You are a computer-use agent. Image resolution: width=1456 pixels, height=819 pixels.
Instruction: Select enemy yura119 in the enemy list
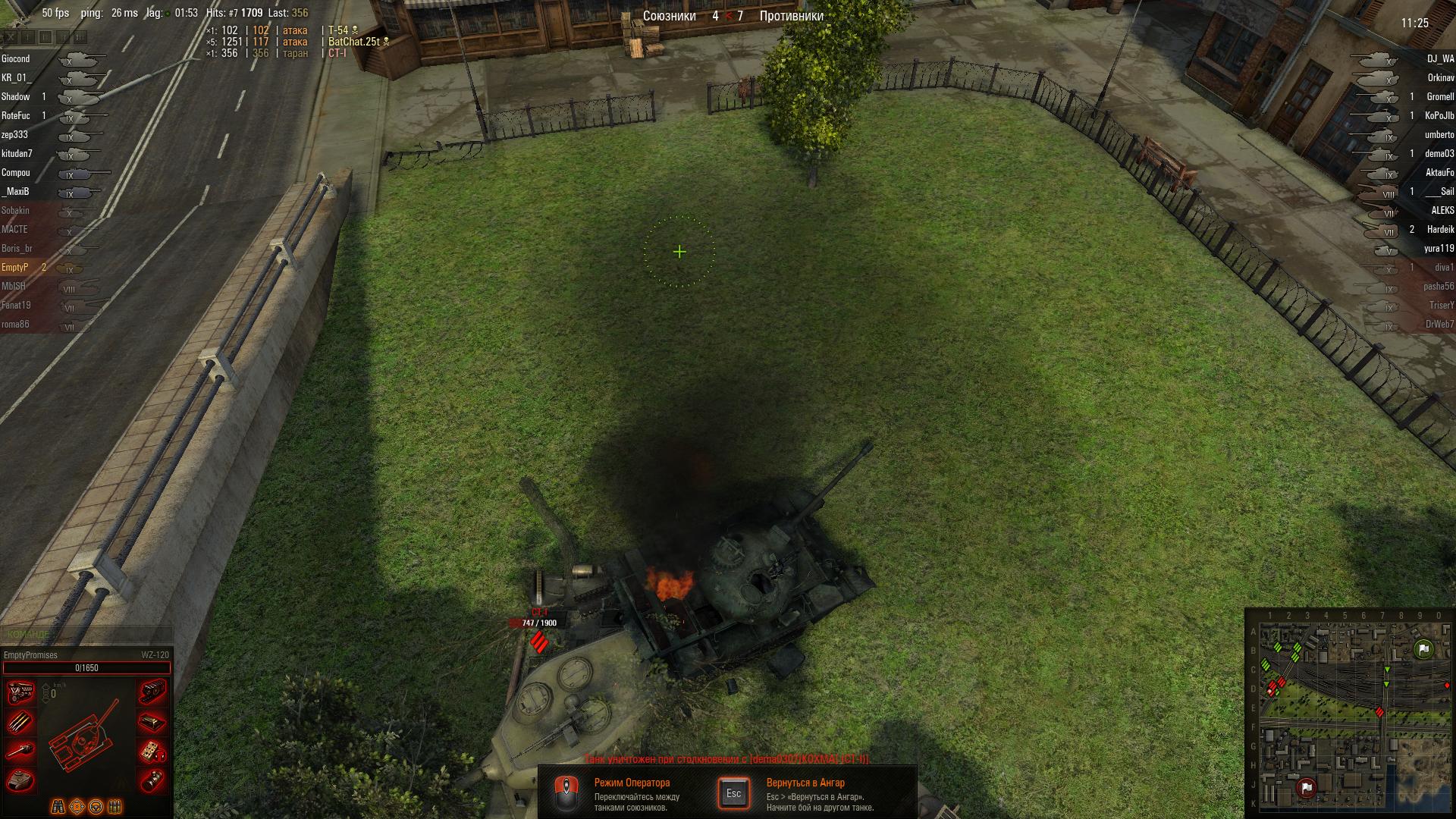coord(1439,249)
